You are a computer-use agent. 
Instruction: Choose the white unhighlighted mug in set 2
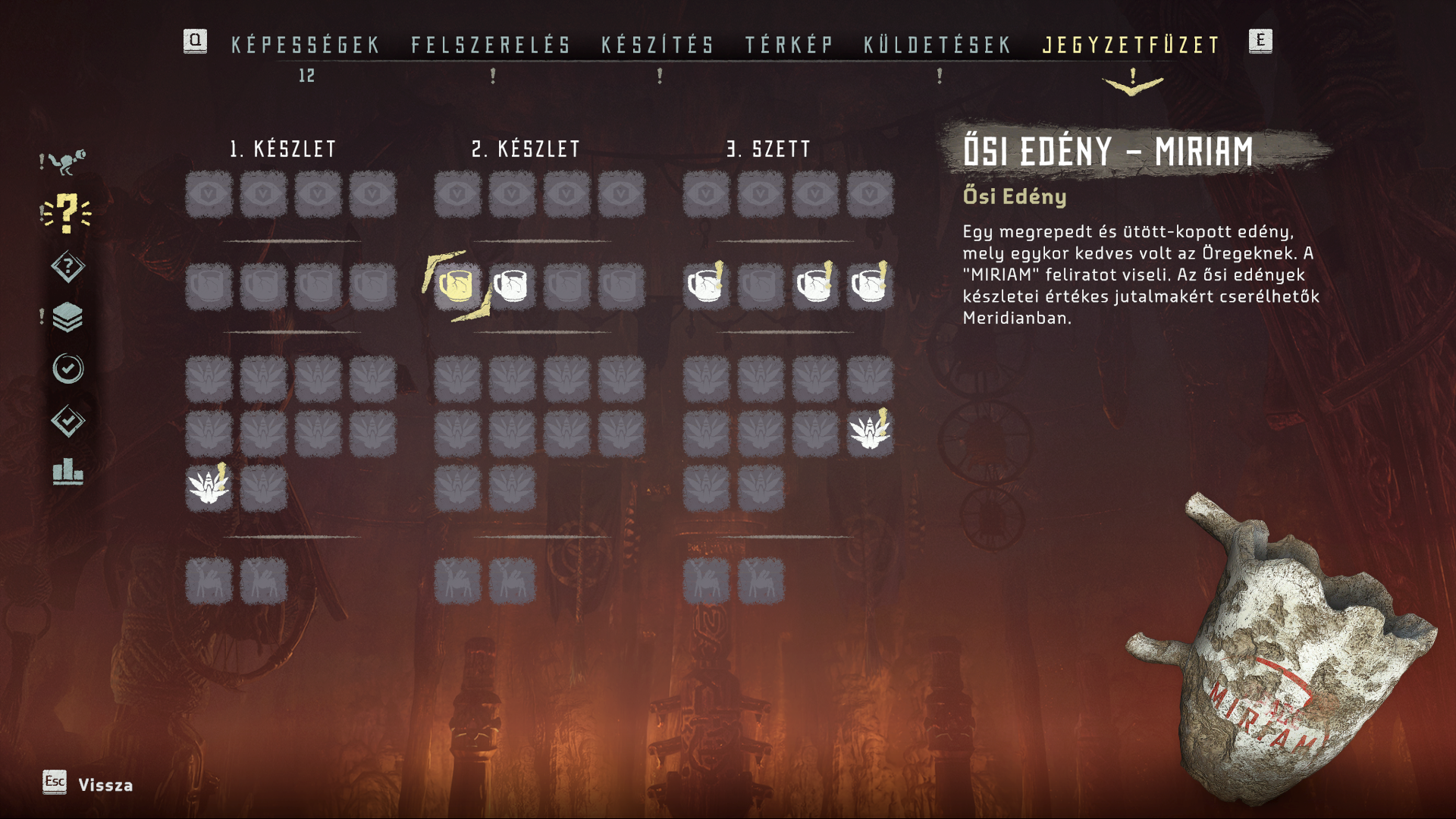(x=512, y=286)
